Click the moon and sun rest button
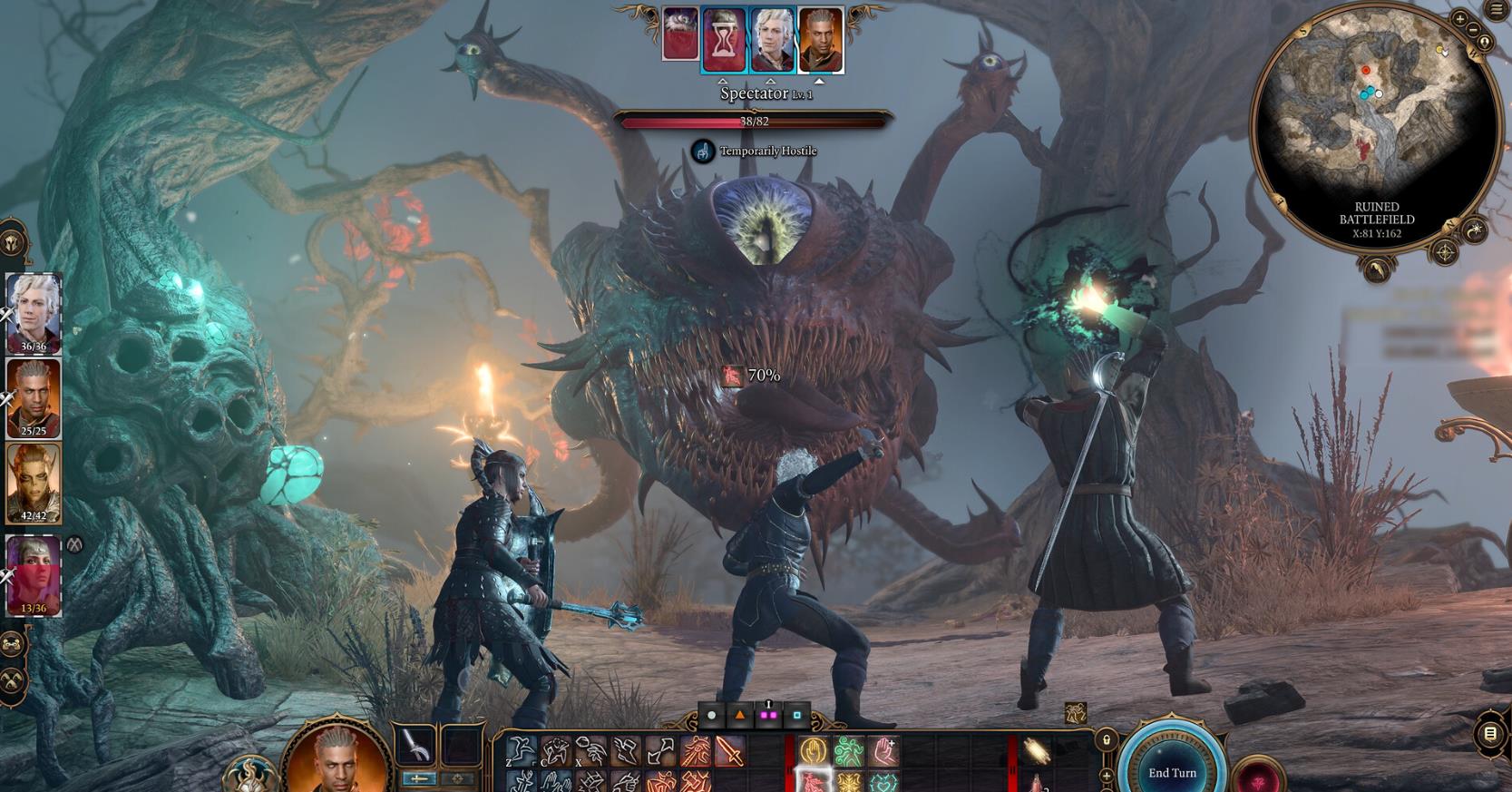 (x=1476, y=229)
